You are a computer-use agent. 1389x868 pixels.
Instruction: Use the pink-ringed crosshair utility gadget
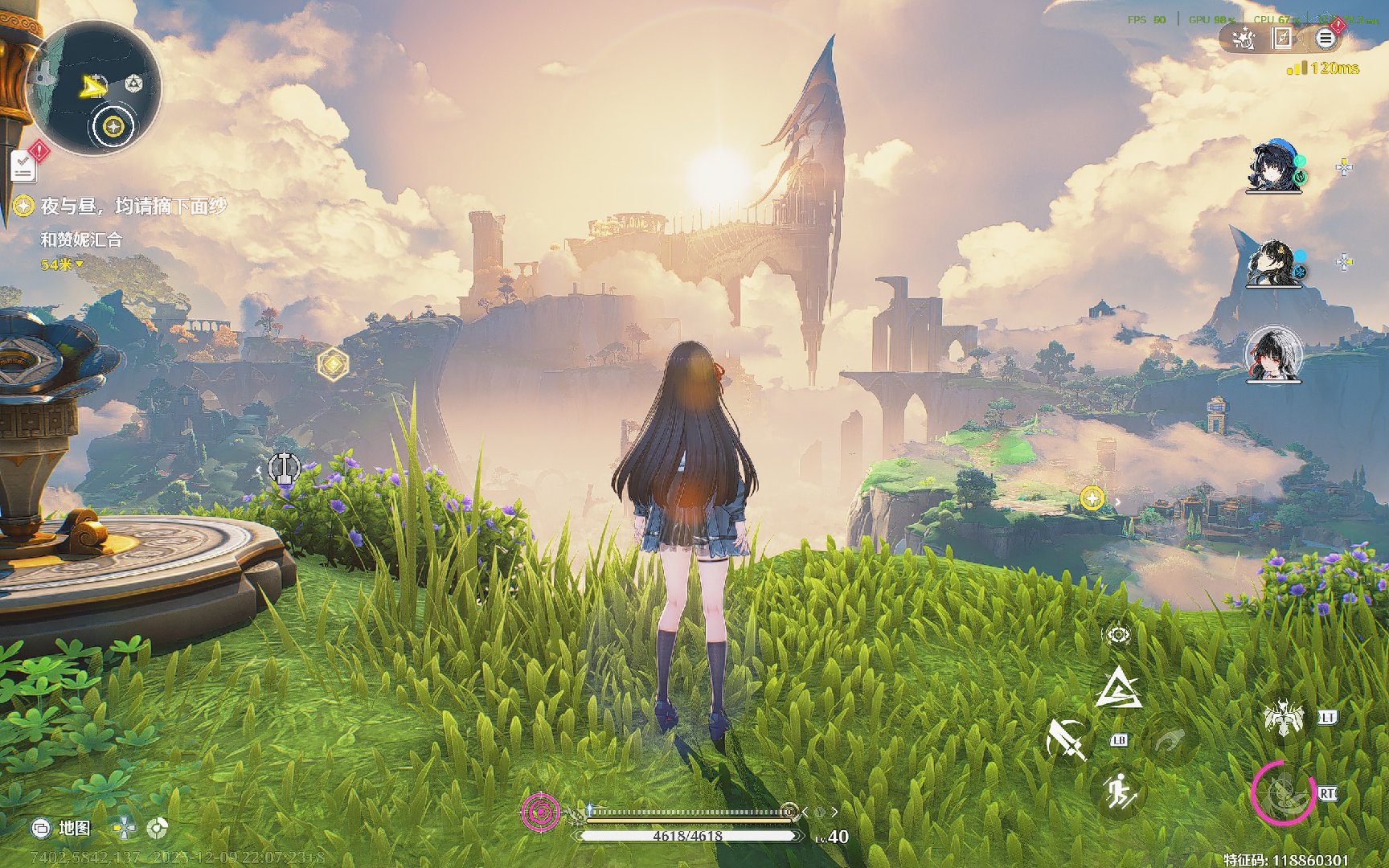pyautogui.click(x=1283, y=792)
